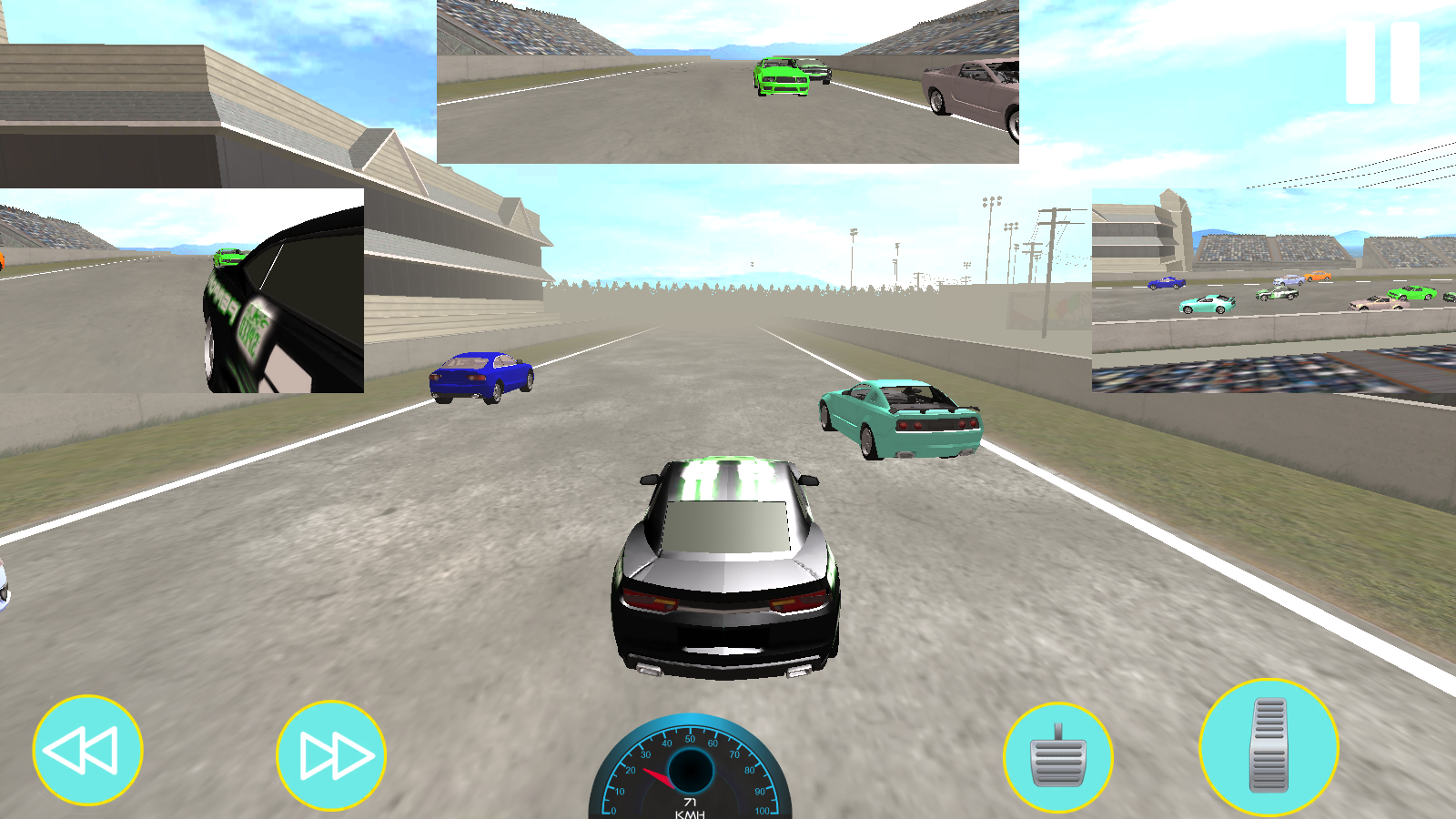
Task: Tap the brake pedal button
Action: click(1057, 757)
